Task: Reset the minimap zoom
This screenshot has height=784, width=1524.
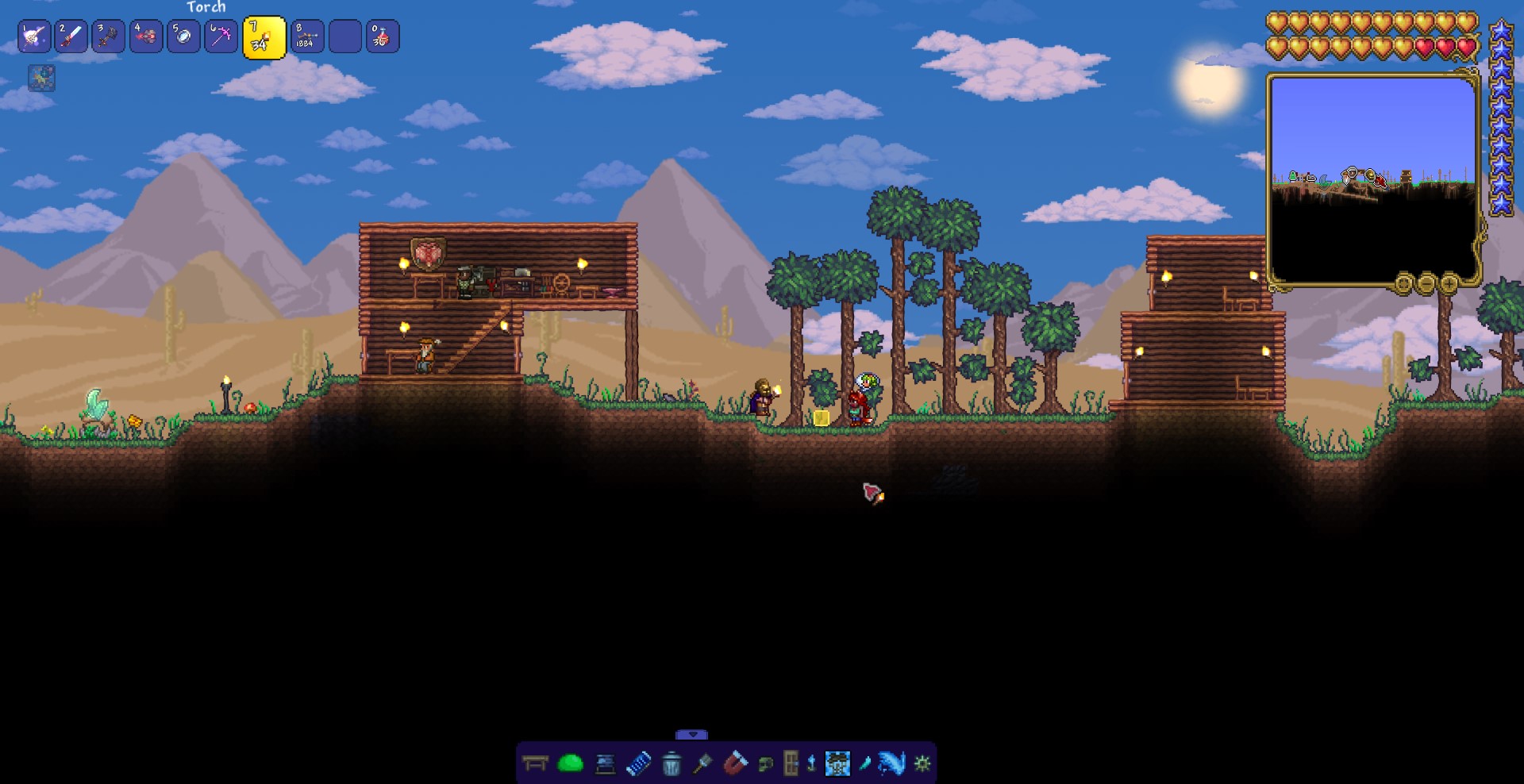Action: (1403, 283)
